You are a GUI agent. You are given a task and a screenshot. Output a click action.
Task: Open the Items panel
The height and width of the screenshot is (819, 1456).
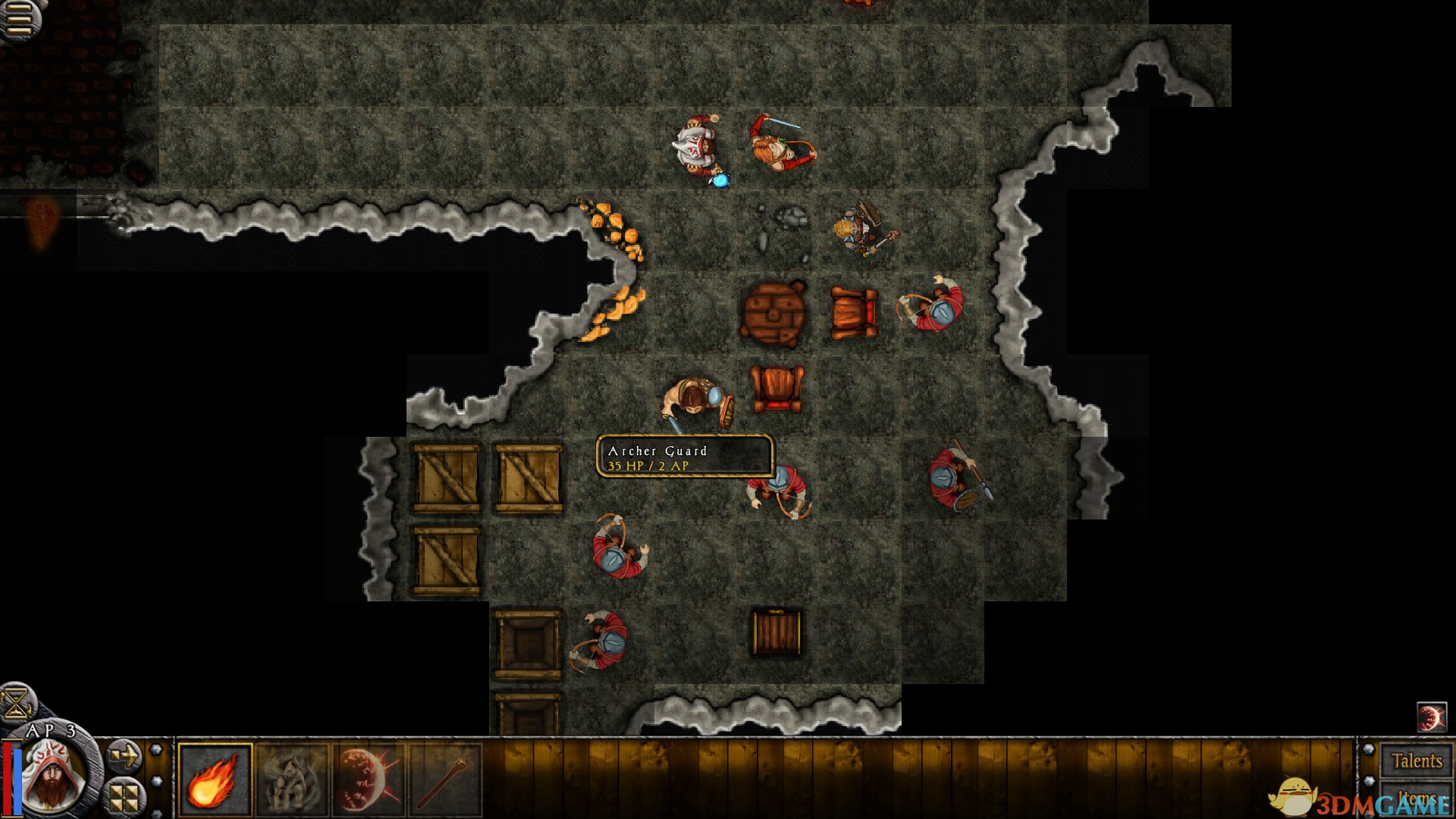[1416, 799]
